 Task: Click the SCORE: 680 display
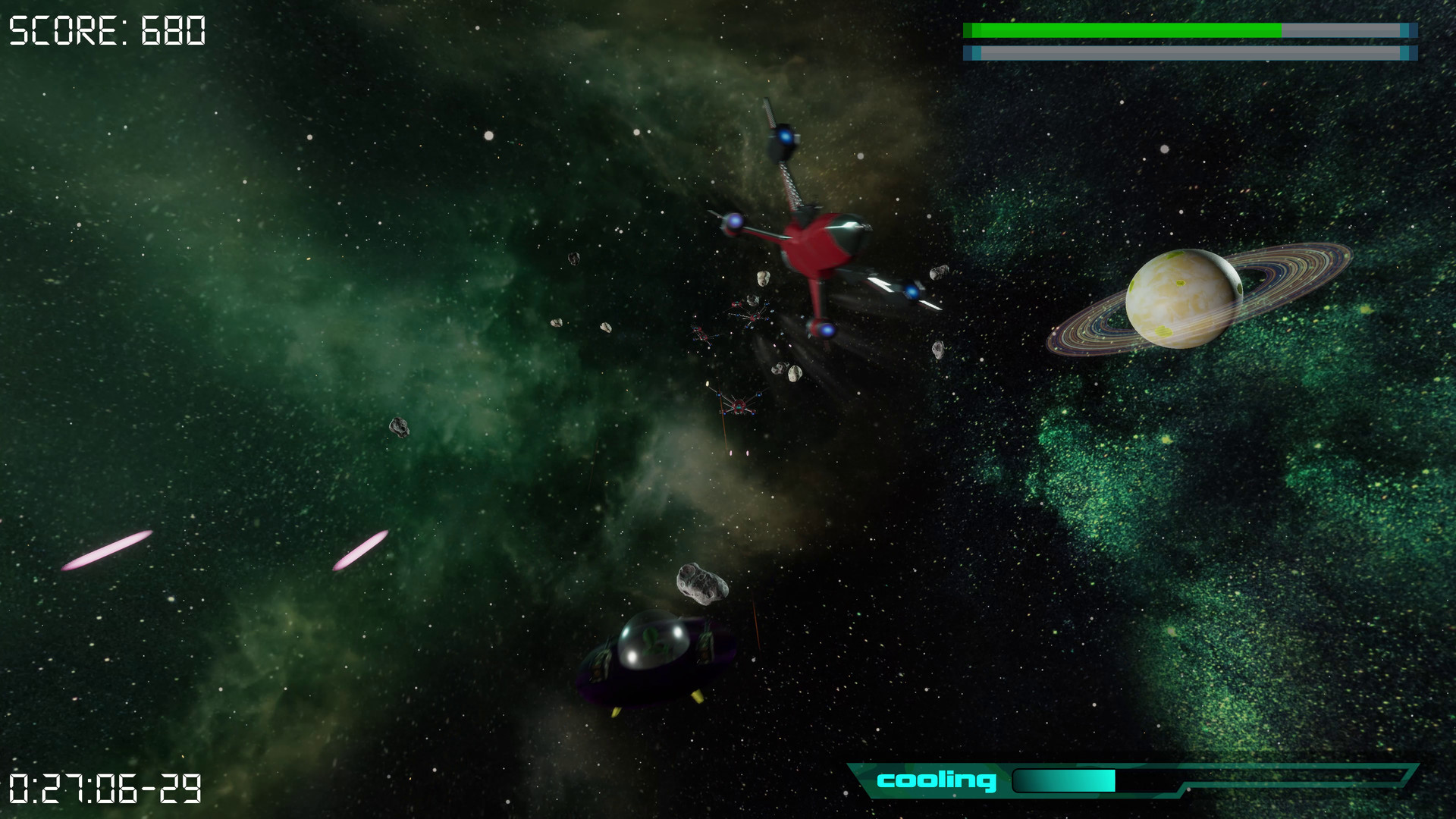tap(106, 30)
